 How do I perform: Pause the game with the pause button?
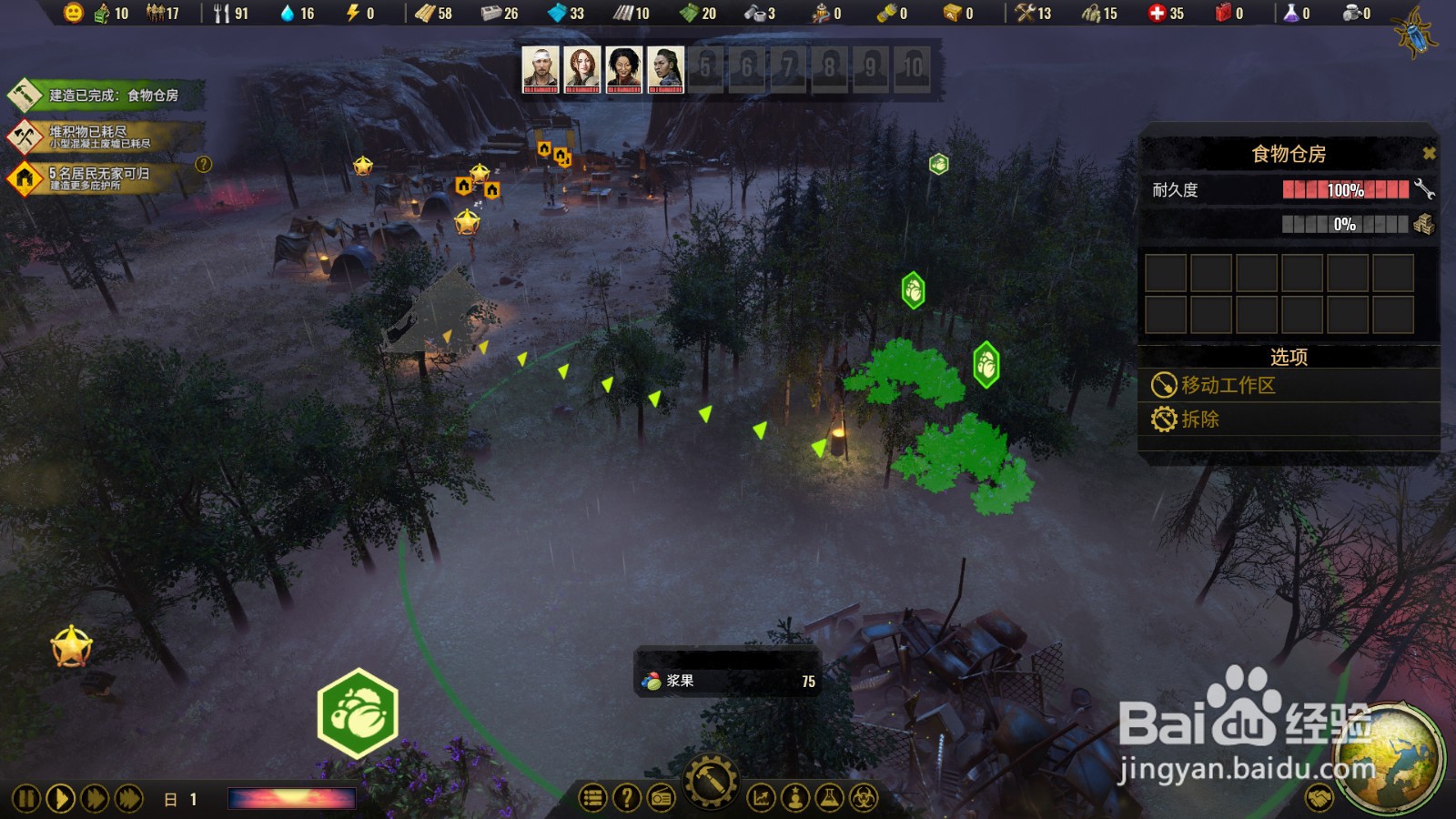[x=26, y=799]
